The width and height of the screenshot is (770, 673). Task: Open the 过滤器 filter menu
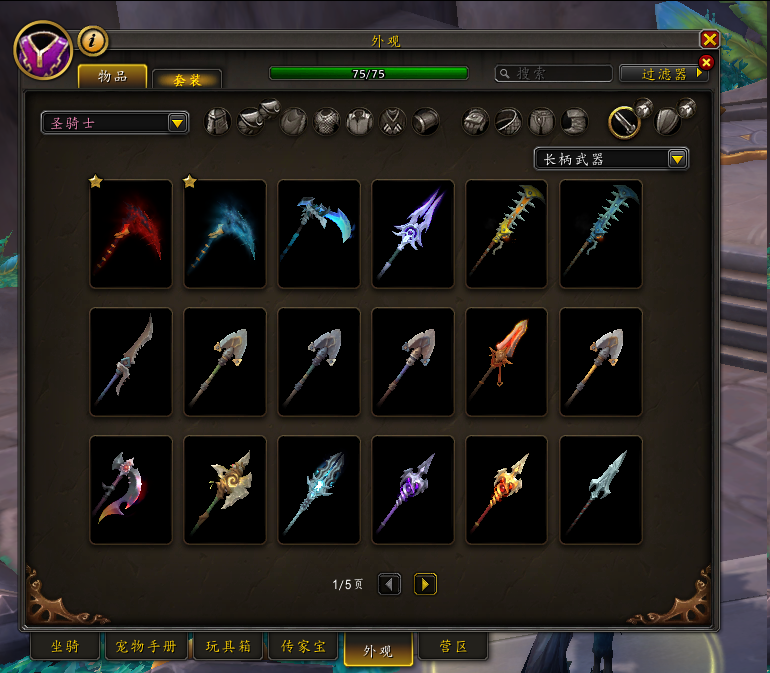[664, 74]
